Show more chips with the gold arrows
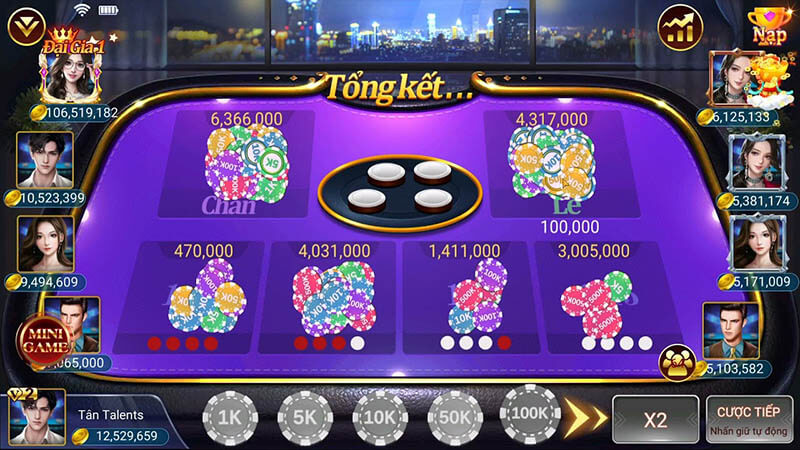Image resolution: width=800 pixels, height=450 pixels. [586, 417]
